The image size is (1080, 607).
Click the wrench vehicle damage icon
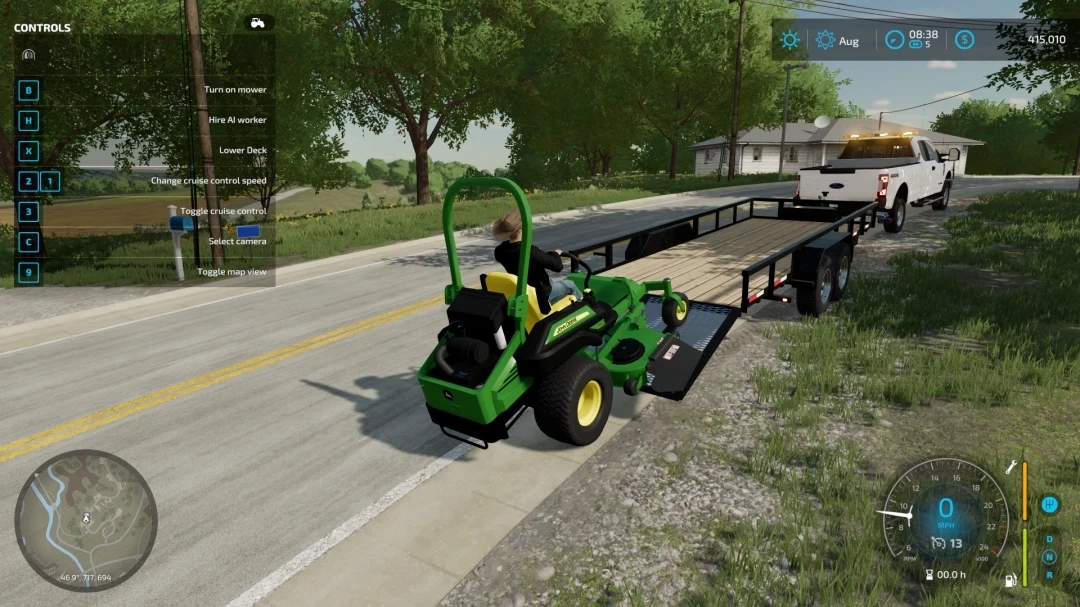point(1012,467)
